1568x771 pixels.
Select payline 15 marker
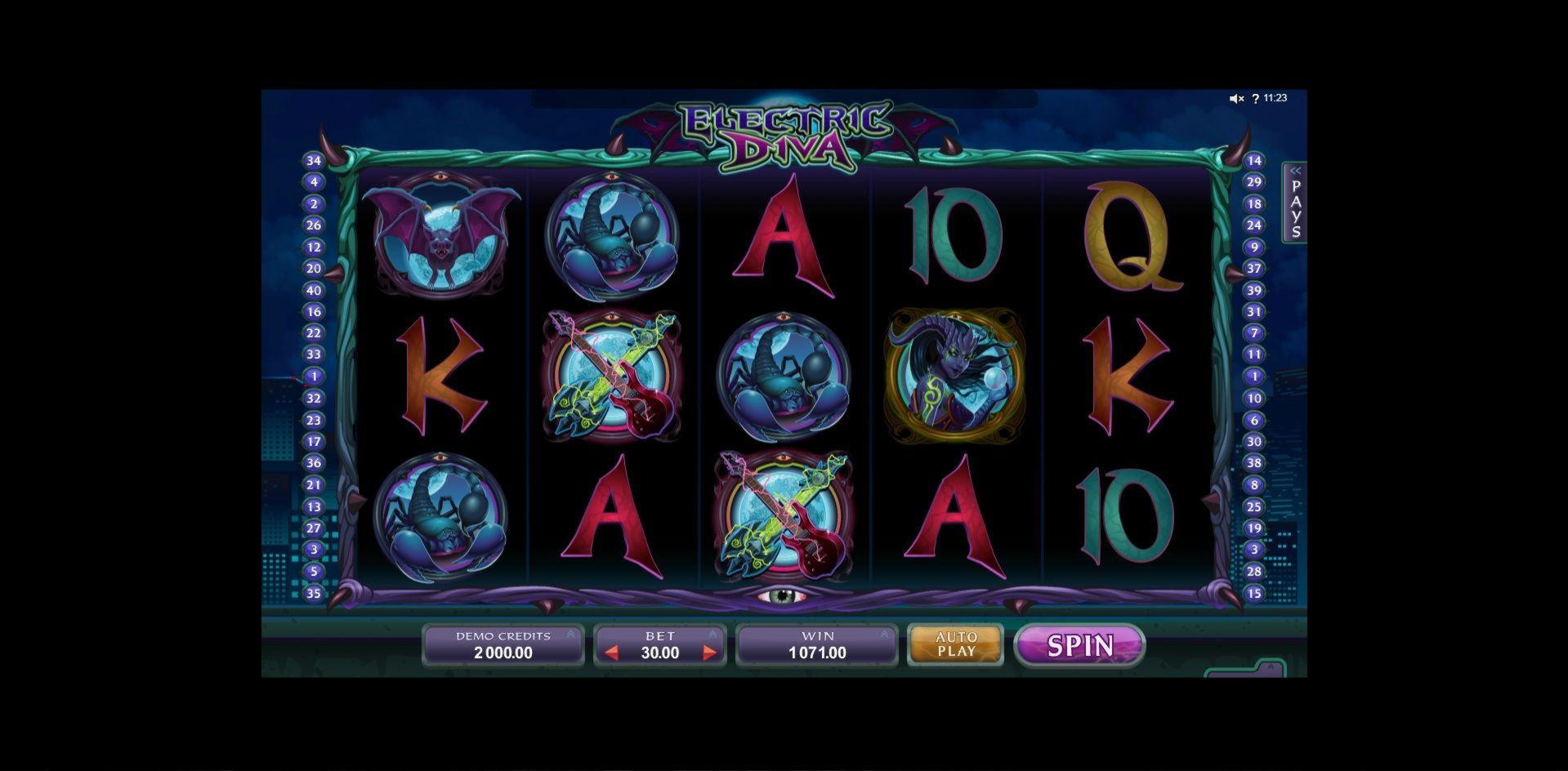[x=1254, y=594]
